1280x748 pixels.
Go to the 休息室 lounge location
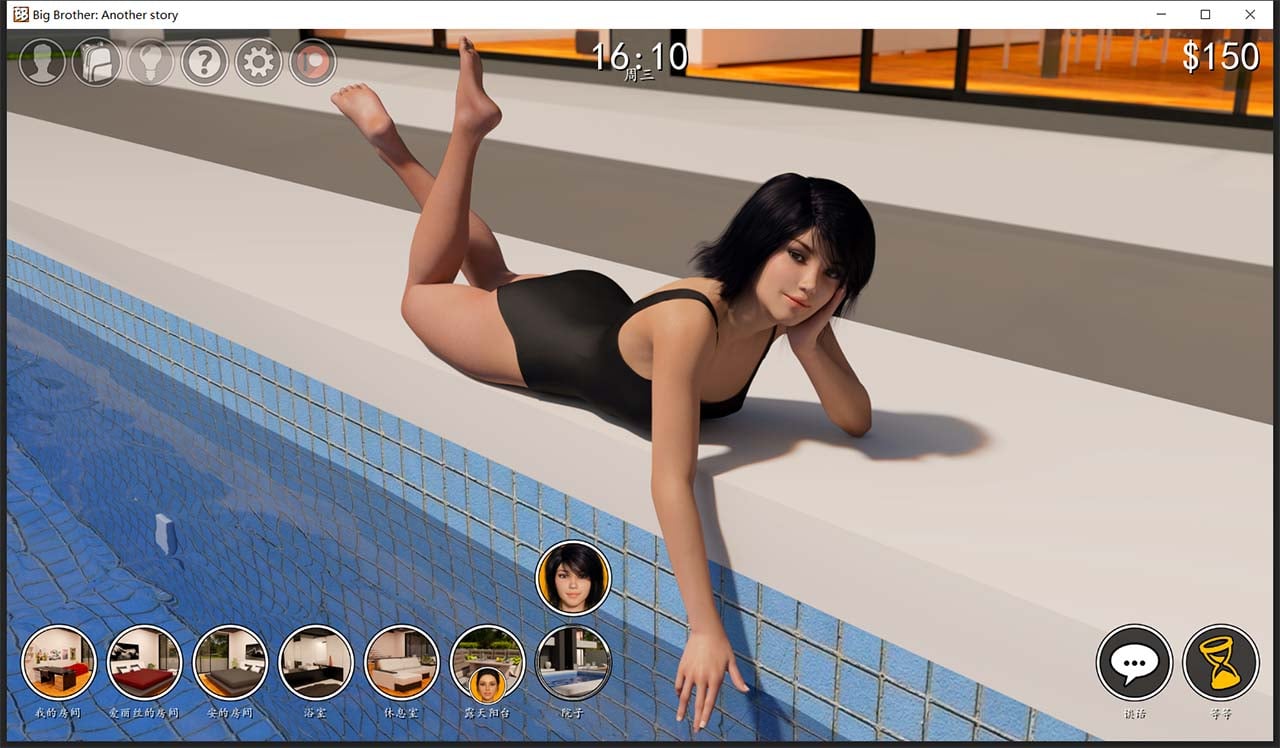(401, 660)
